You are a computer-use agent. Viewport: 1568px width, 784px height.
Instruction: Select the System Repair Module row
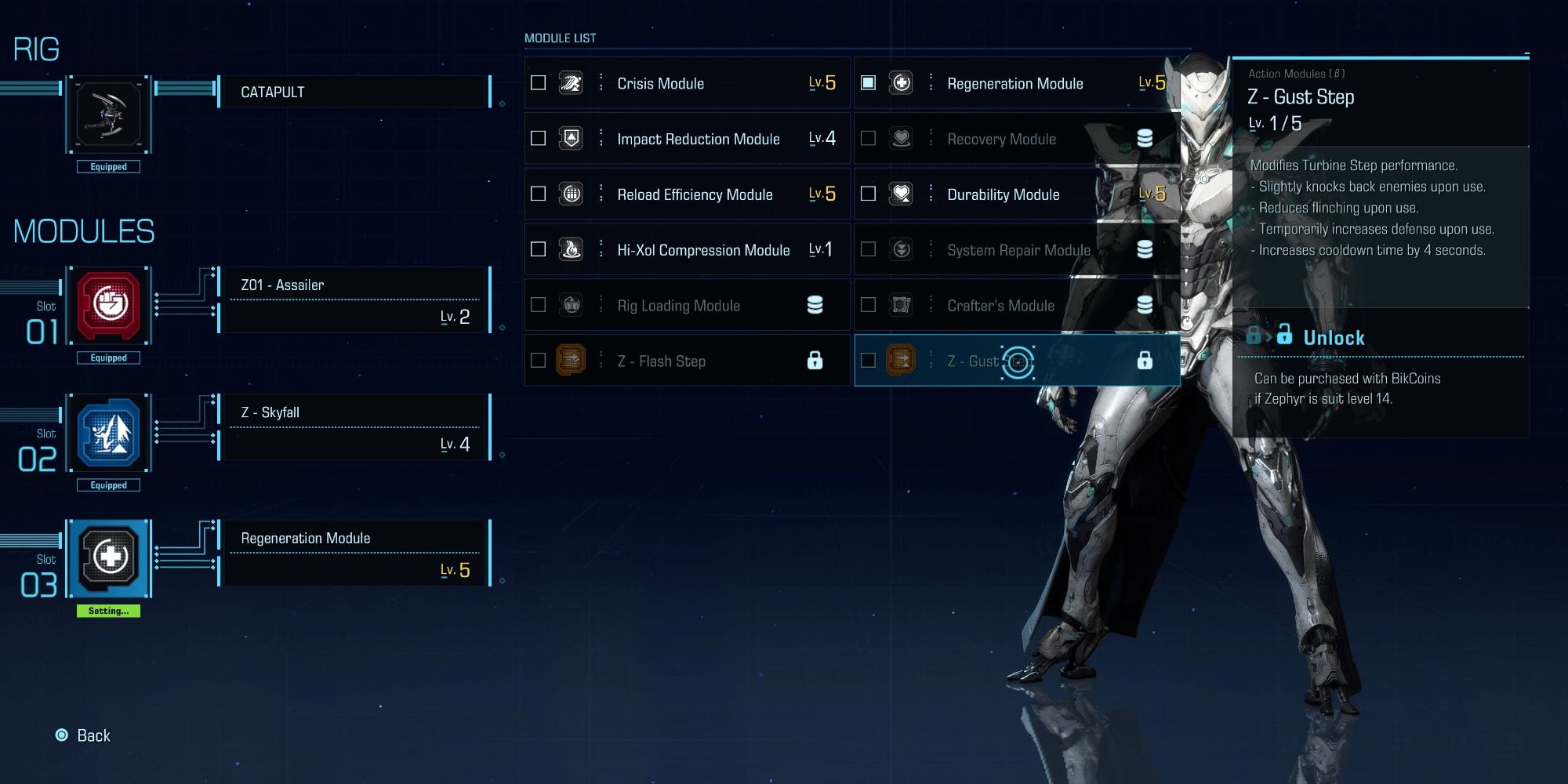click(x=1018, y=250)
